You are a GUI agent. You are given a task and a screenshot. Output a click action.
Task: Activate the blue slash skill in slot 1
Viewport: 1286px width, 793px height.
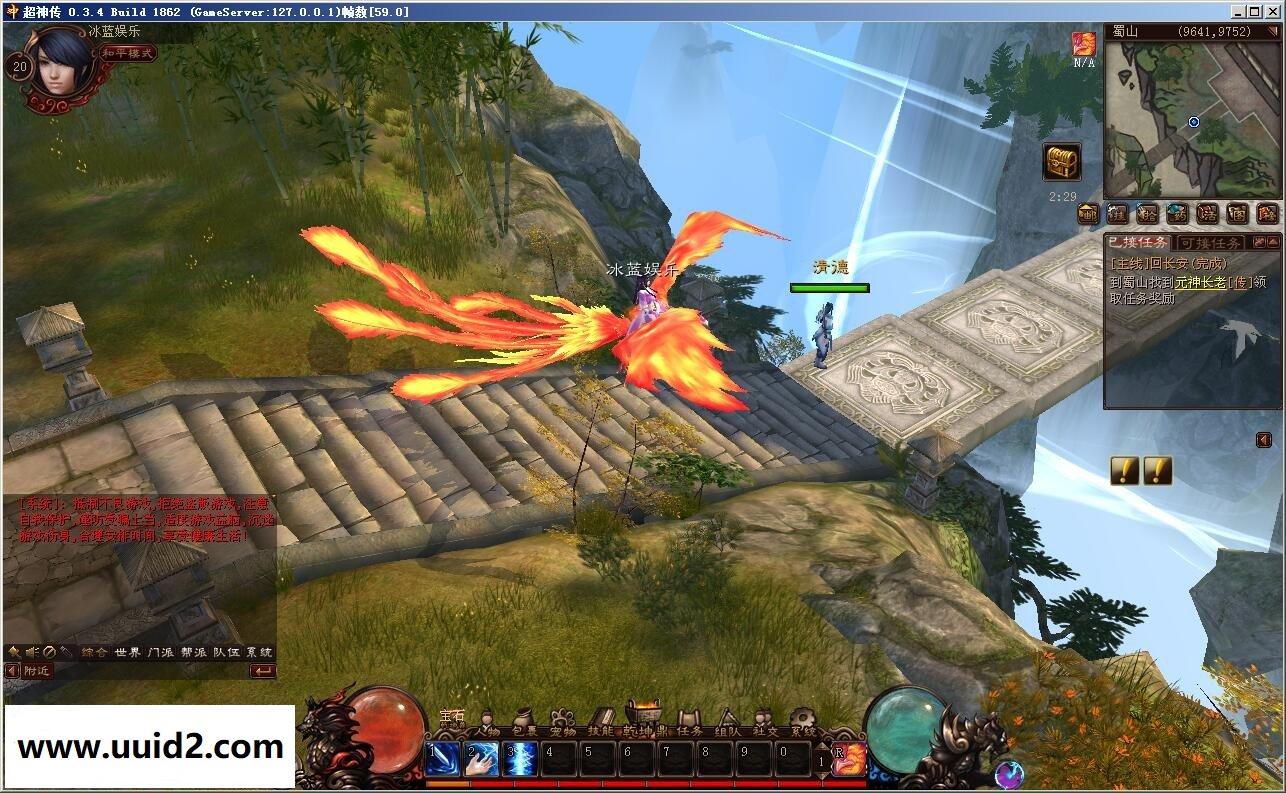443,759
